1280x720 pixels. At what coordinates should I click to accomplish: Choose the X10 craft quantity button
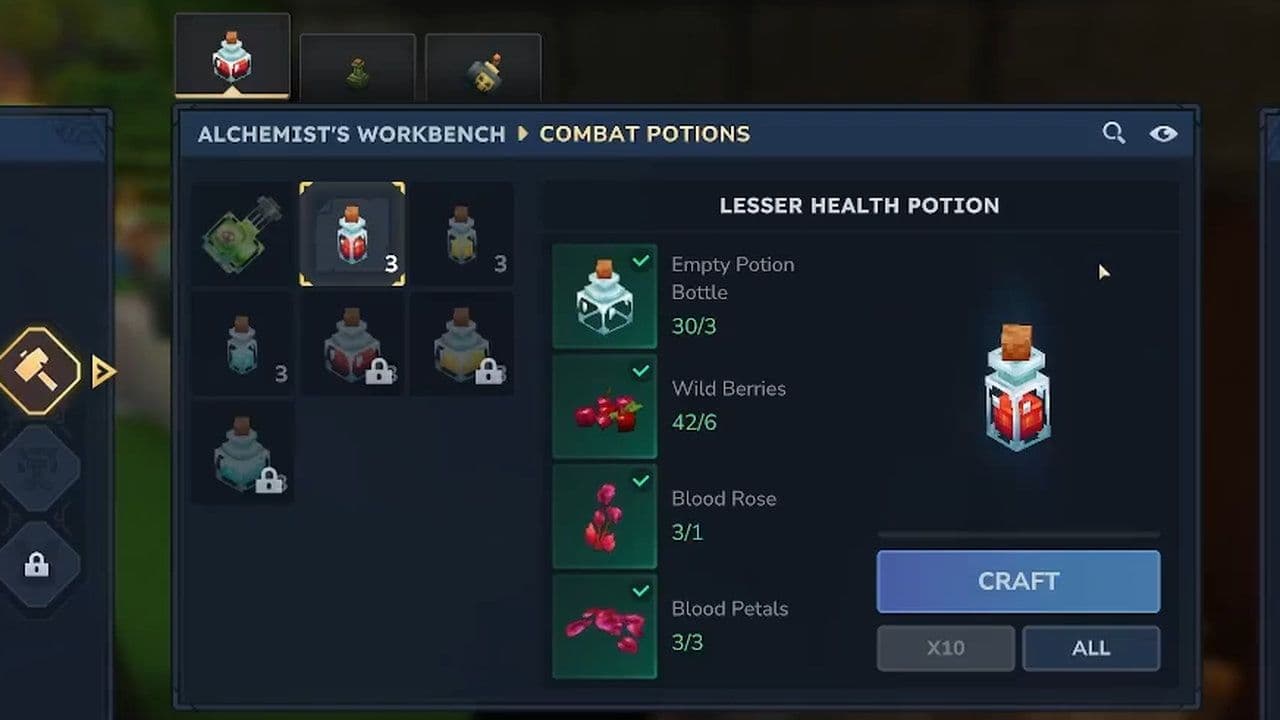[x=945, y=648]
